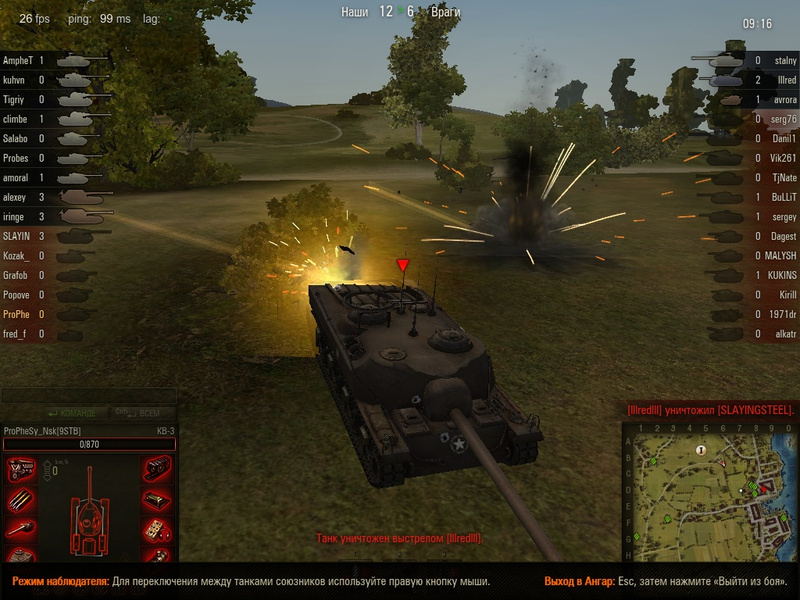Select enemy BuLLiT in enemy list
This screenshot has width=800, height=600.
coord(750,197)
